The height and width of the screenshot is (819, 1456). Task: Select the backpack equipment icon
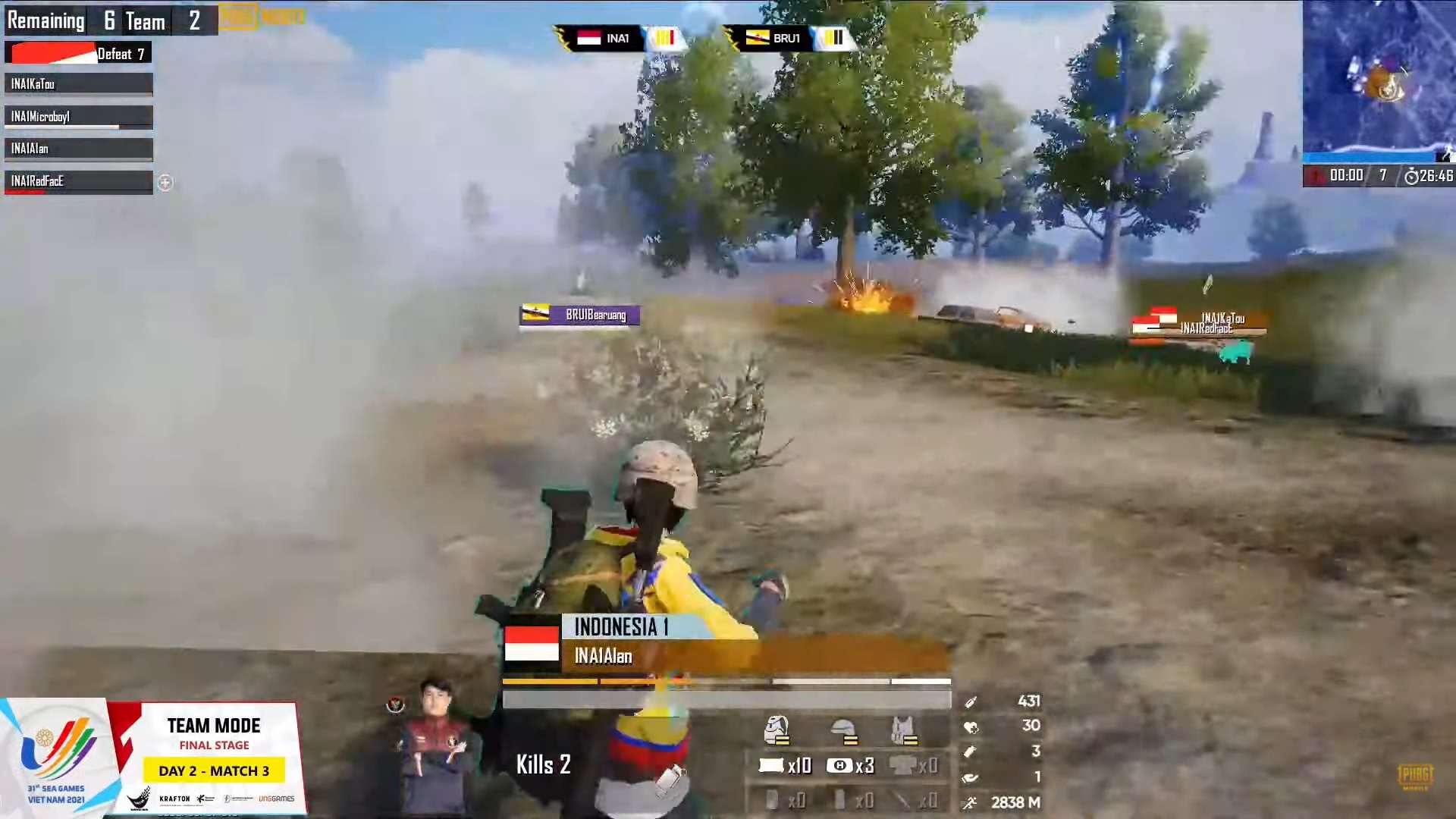[x=776, y=730]
